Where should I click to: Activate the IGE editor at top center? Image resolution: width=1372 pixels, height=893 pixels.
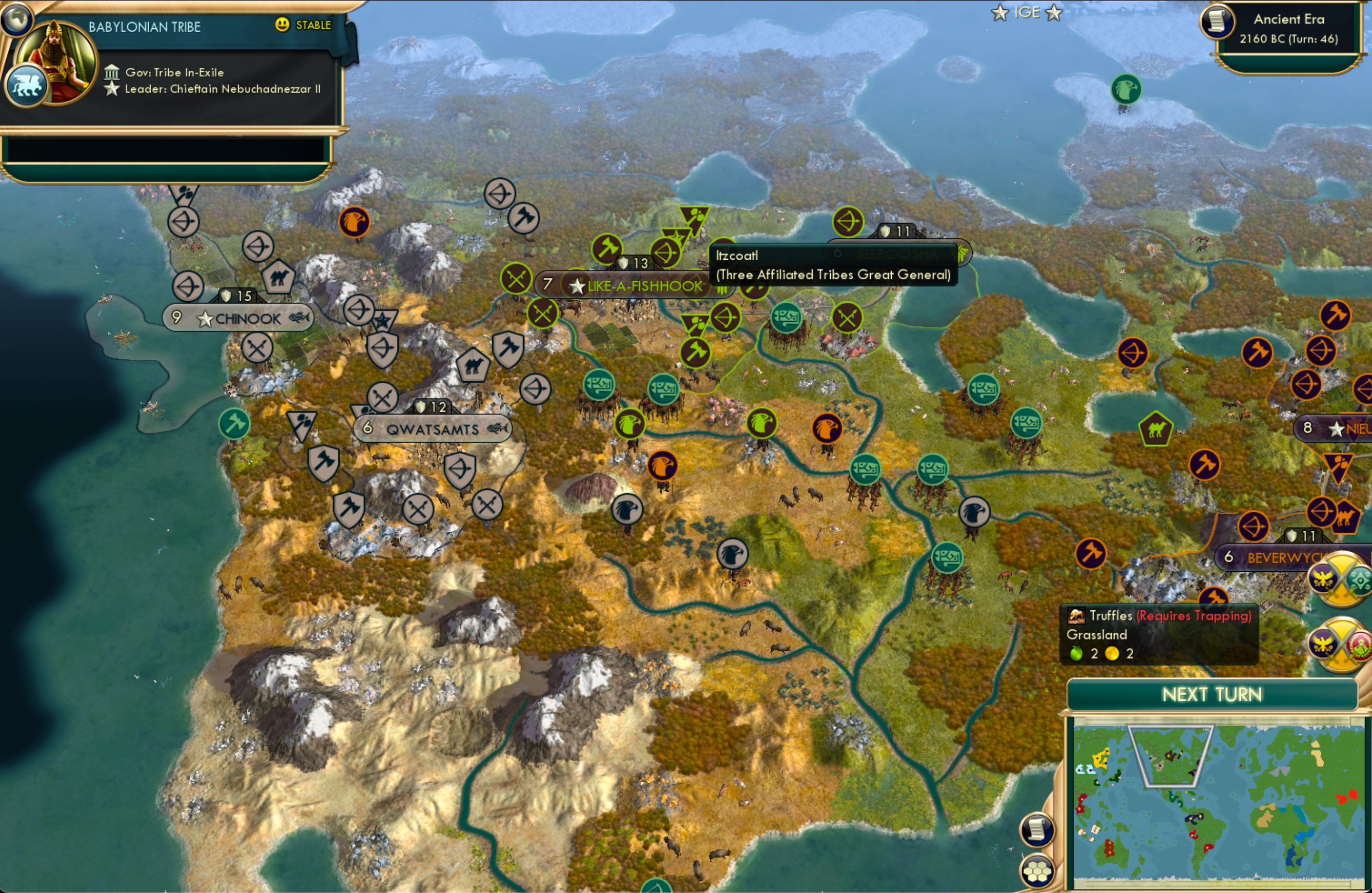(x=1028, y=12)
